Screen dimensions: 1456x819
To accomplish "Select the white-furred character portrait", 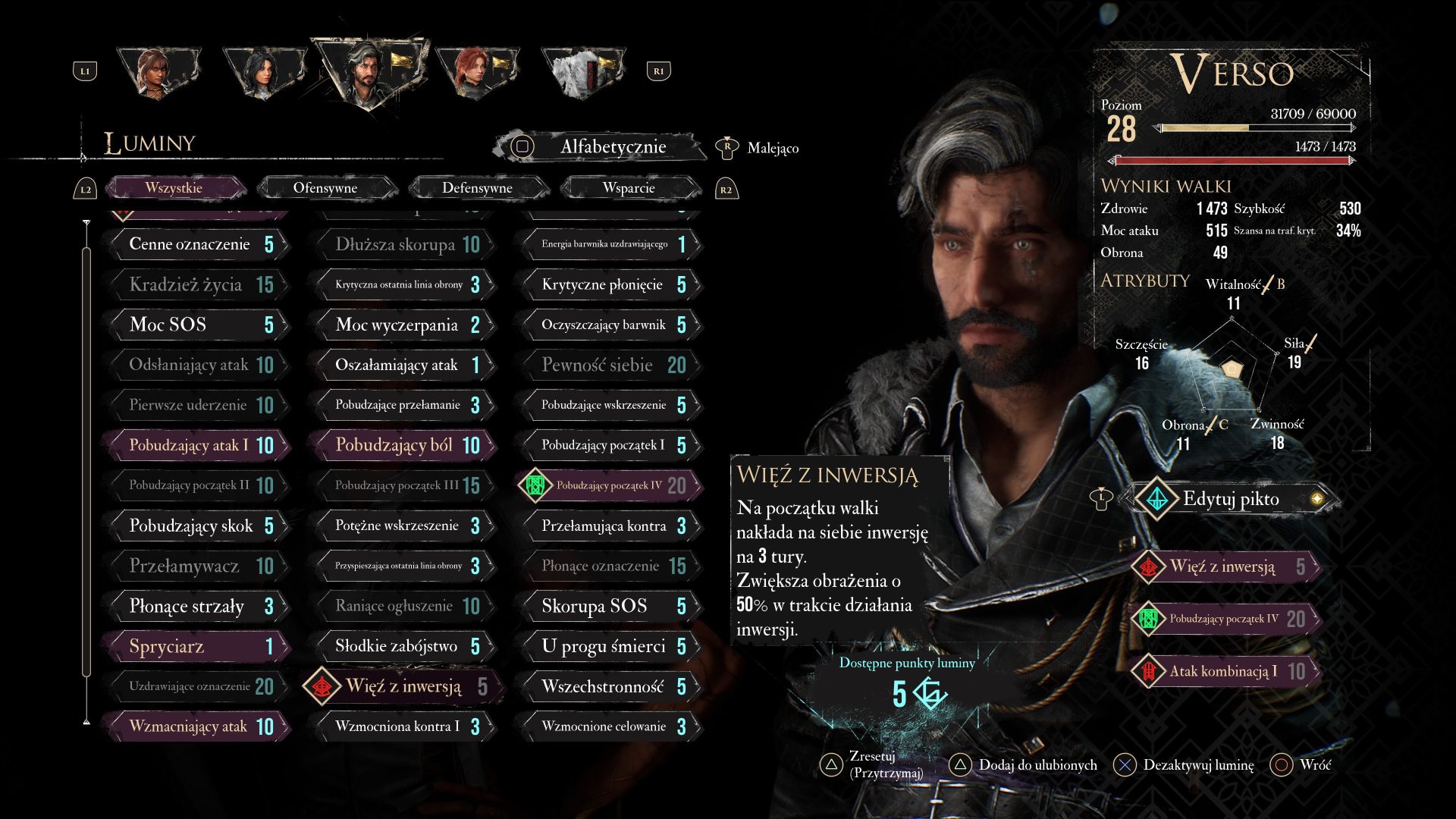I will point(582,72).
